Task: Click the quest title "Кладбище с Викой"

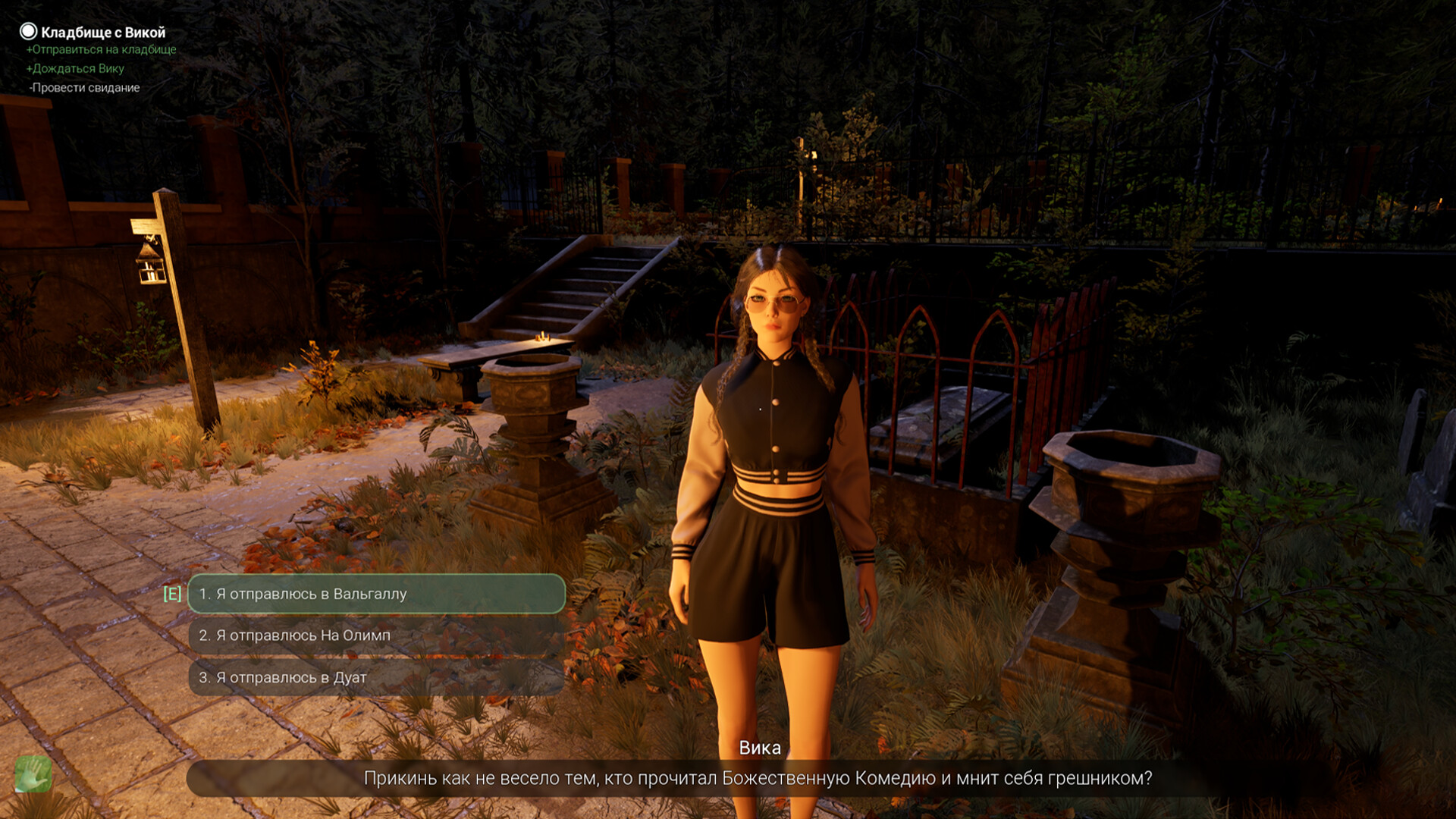Action: [x=102, y=32]
